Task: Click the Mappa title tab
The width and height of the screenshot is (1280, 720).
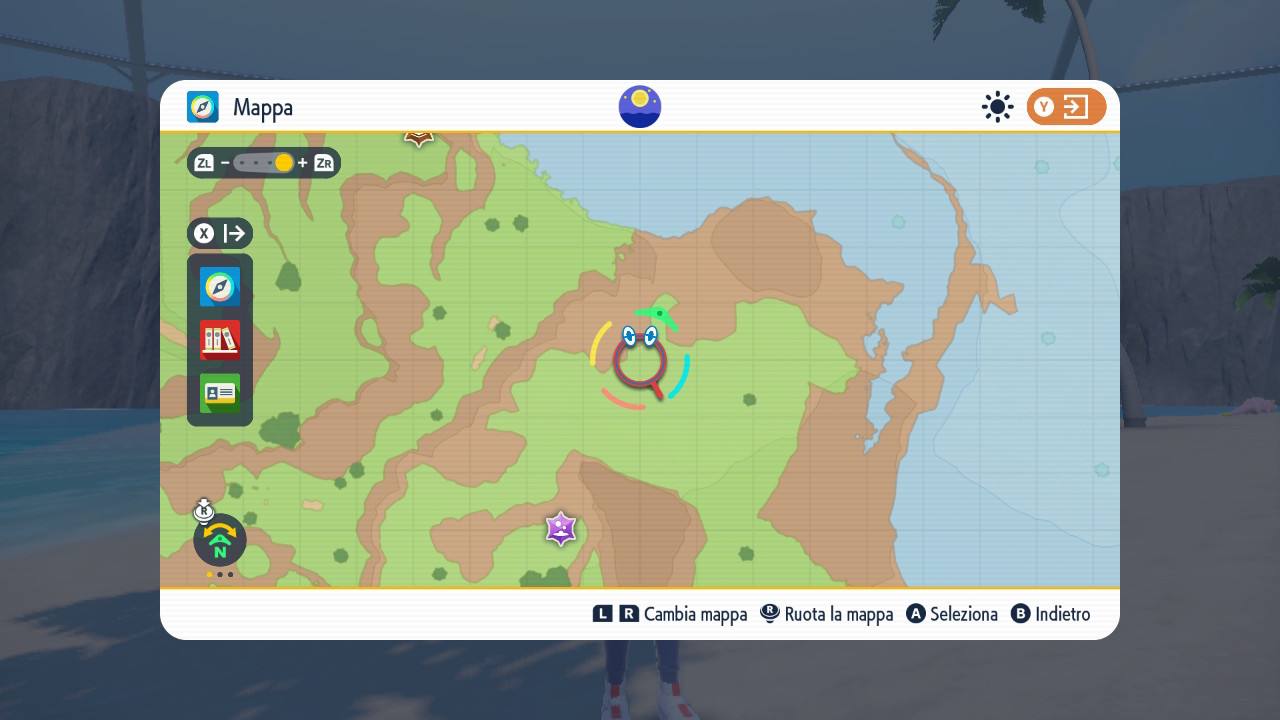Action: [x=263, y=106]
